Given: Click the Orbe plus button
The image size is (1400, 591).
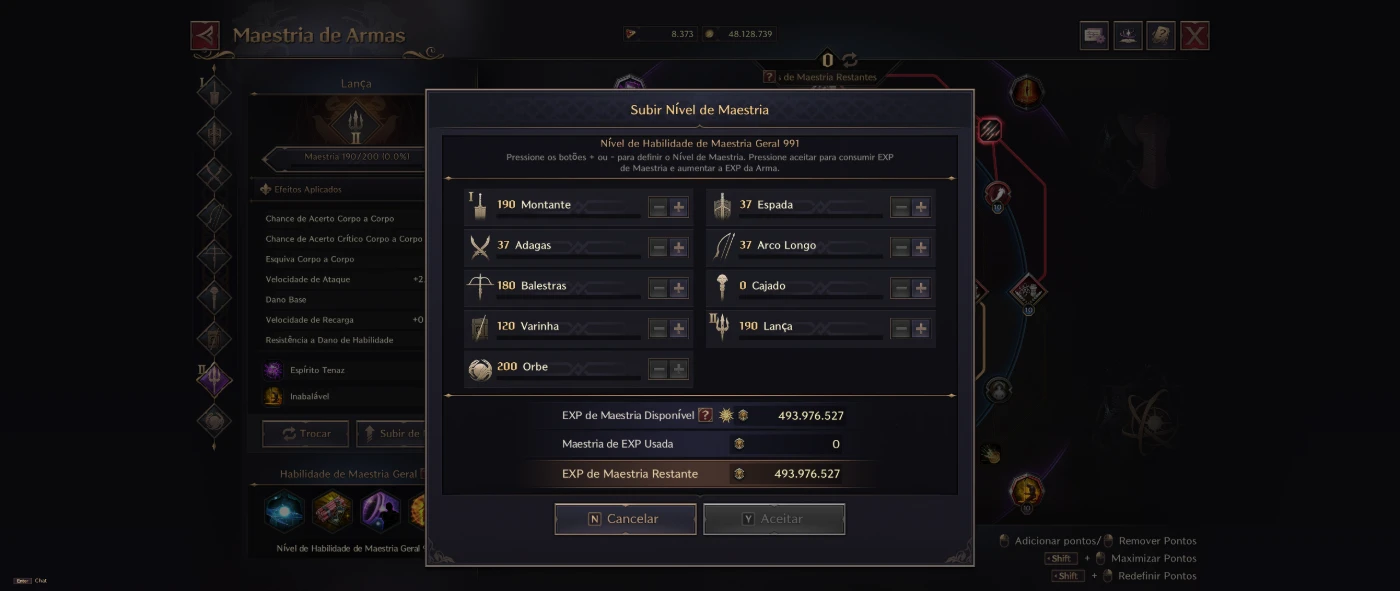Looking at the screenshot, I should click(679, 369).
